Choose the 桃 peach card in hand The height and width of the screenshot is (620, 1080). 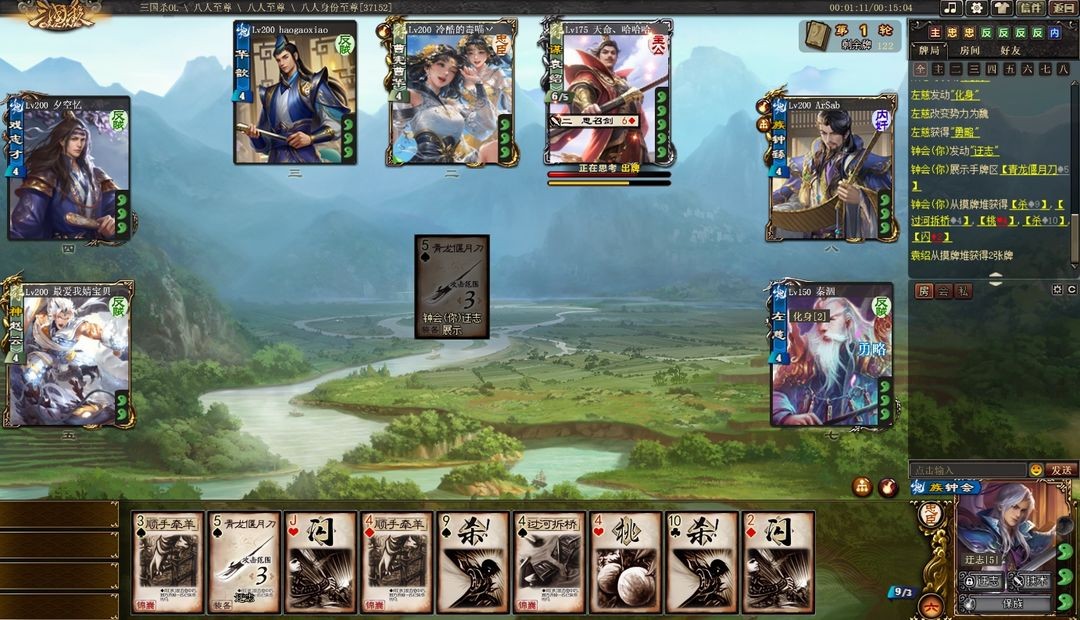click(x=625, y=562)
